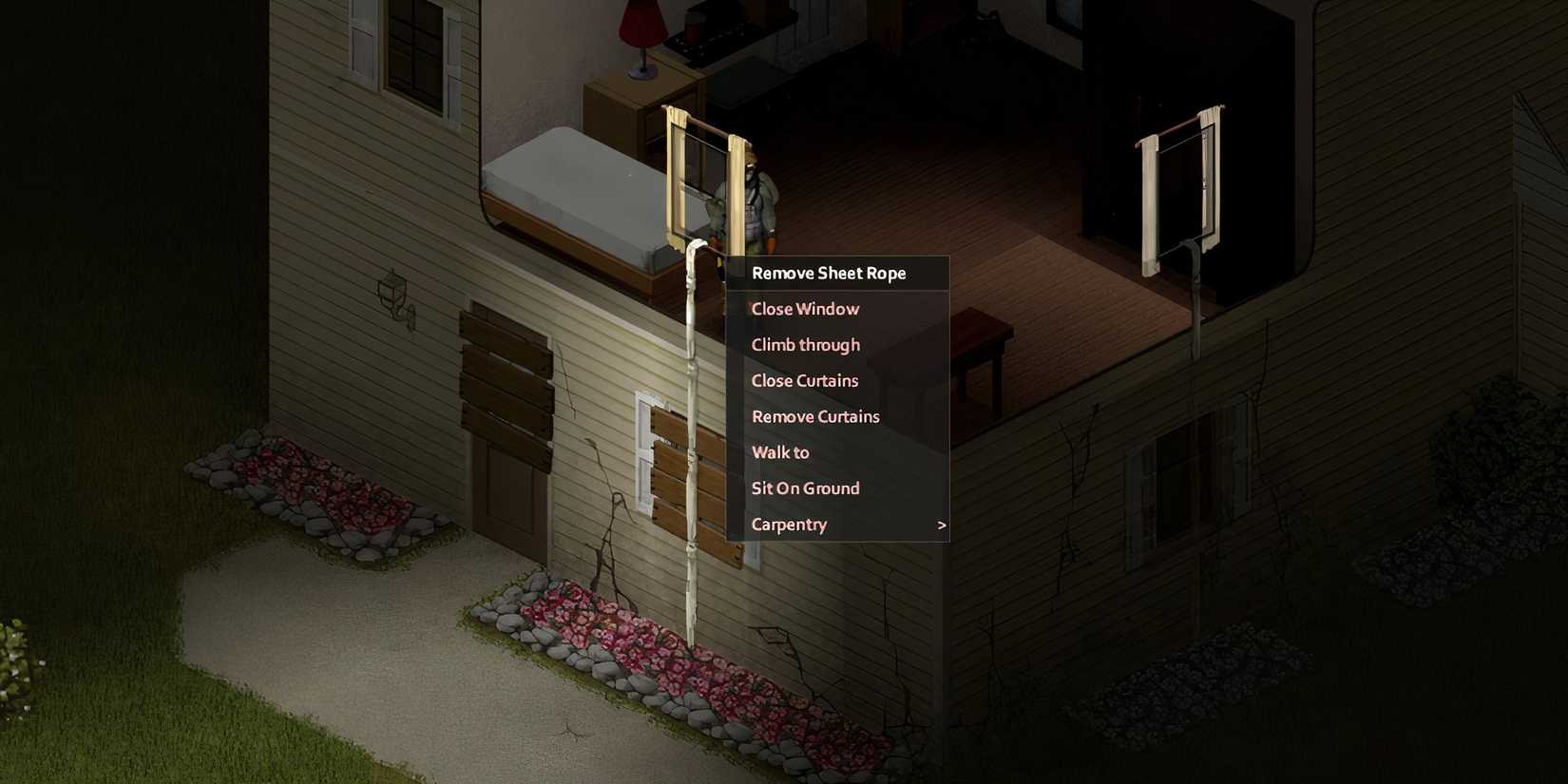Select Remove Sheet Rope from the context menu
The height and width of the screenshot is (784, 1568).
pos(828,273)
